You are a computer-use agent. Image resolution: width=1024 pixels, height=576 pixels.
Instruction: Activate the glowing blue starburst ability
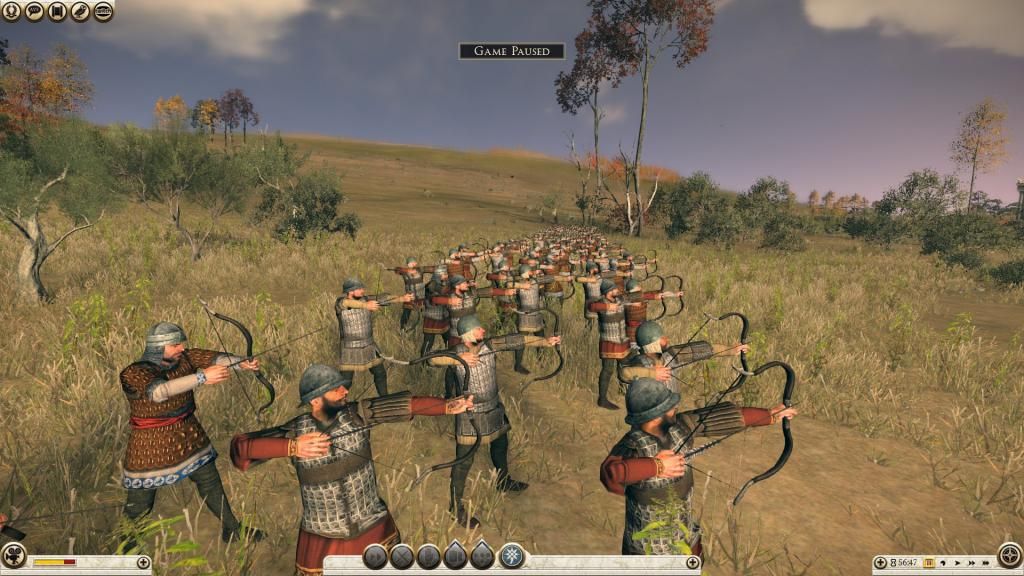[x=511, y=556]
